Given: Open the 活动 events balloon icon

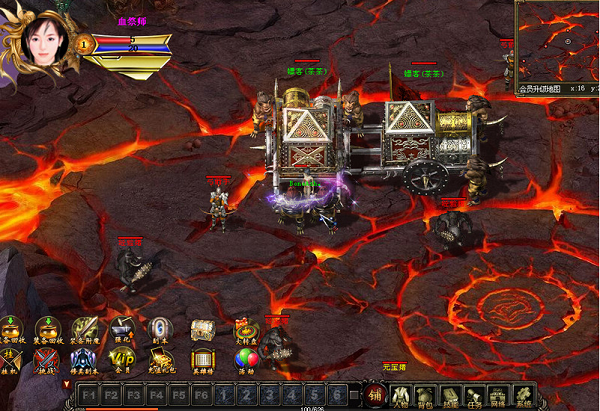Looking at the screenshot, I should tap(244, 361).
